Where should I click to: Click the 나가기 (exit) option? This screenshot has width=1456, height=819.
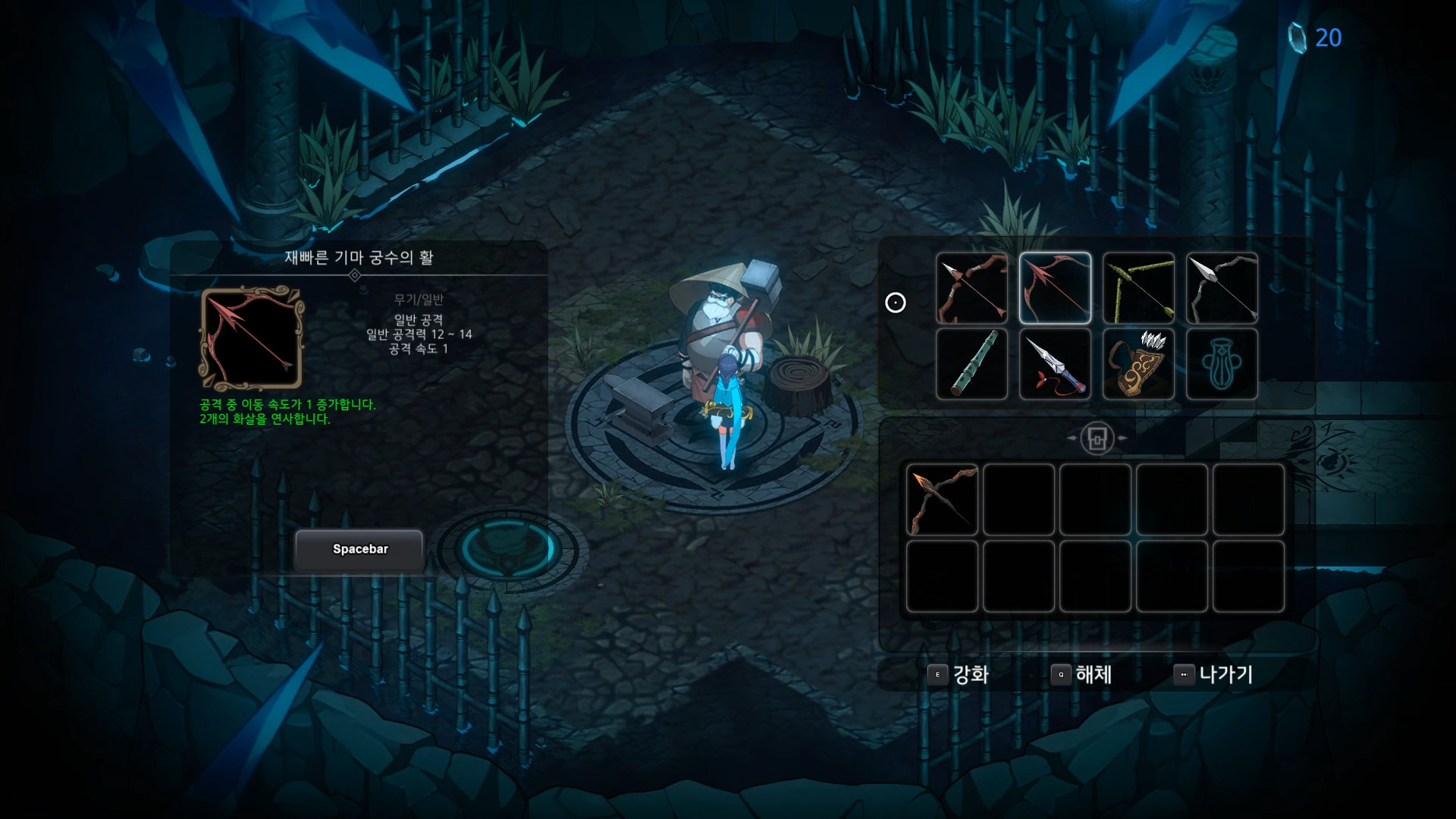[x=1213, y=674]
